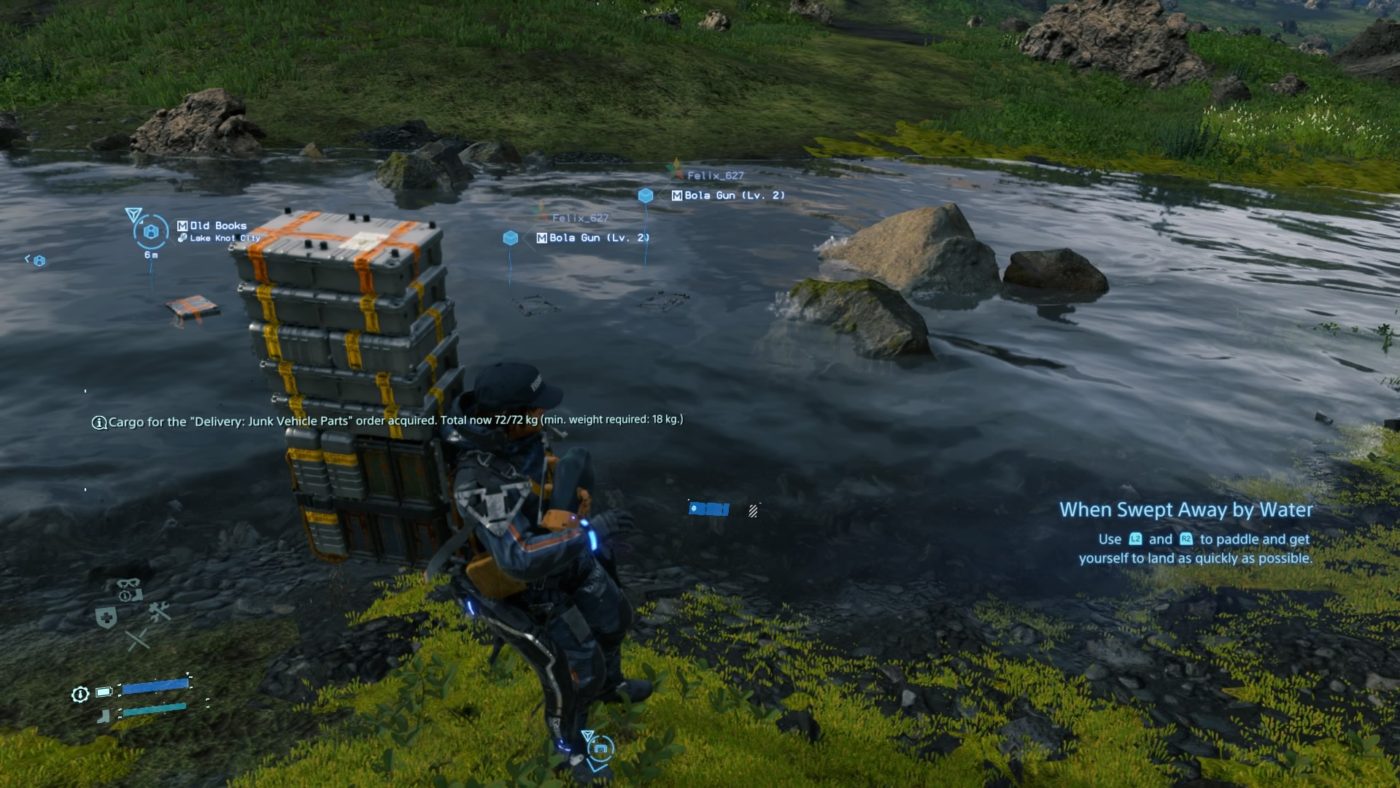Select the Old Books cargo hexagon icon

(152, 231)
